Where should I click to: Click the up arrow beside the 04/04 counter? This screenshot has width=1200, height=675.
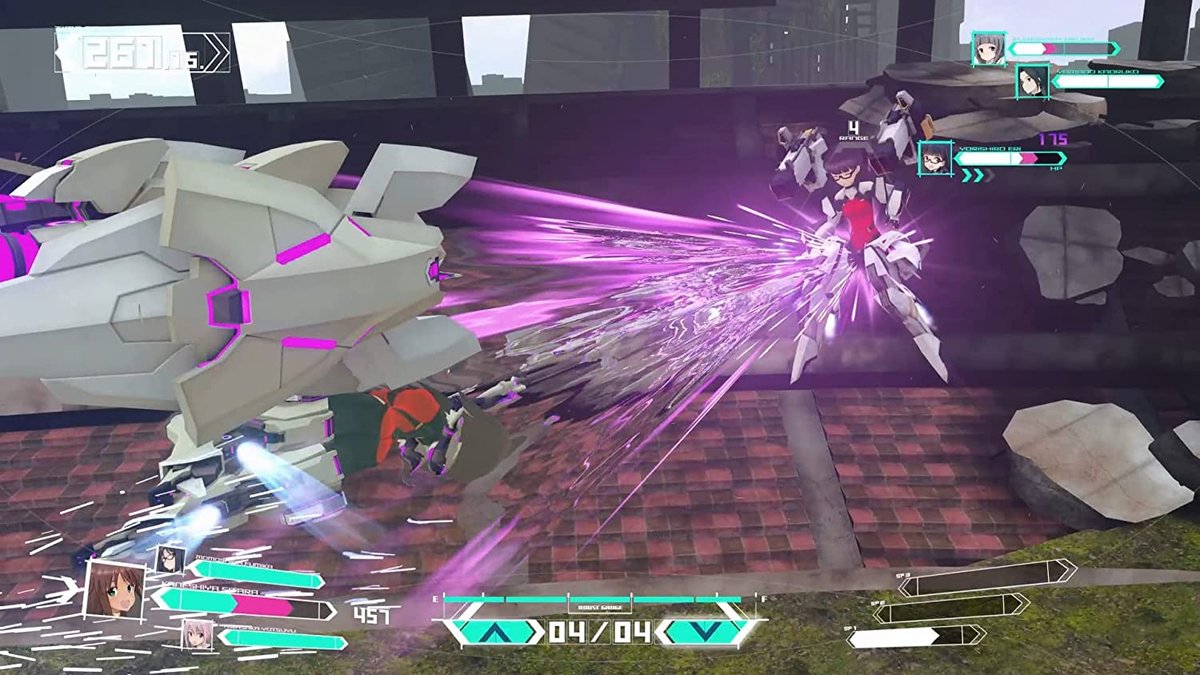click(495, 631)
